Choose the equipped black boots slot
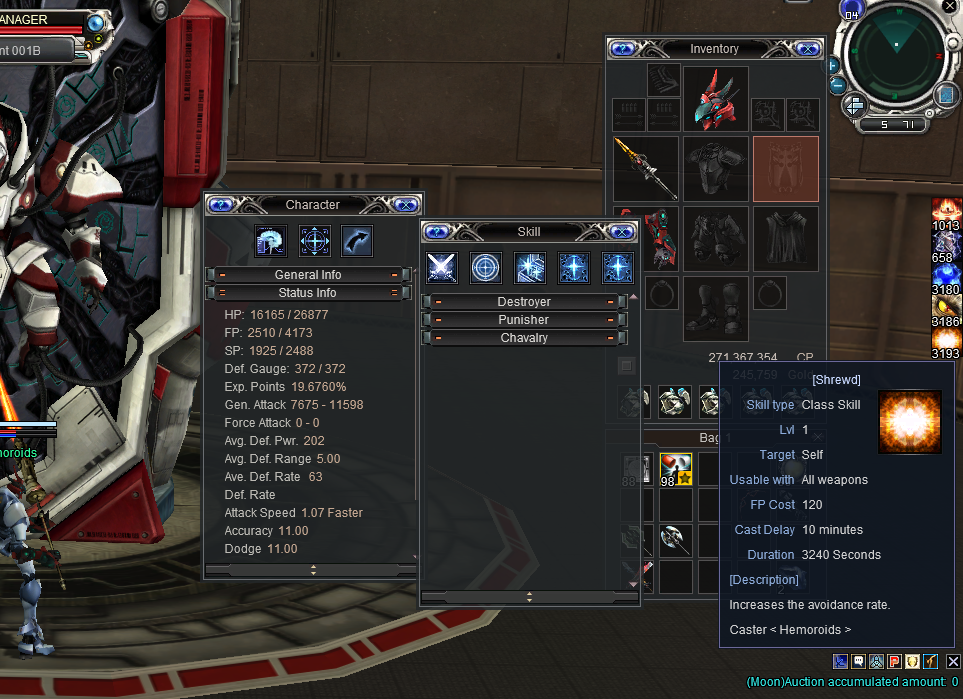The image size is (963, 699). click(x=715, y=308)
